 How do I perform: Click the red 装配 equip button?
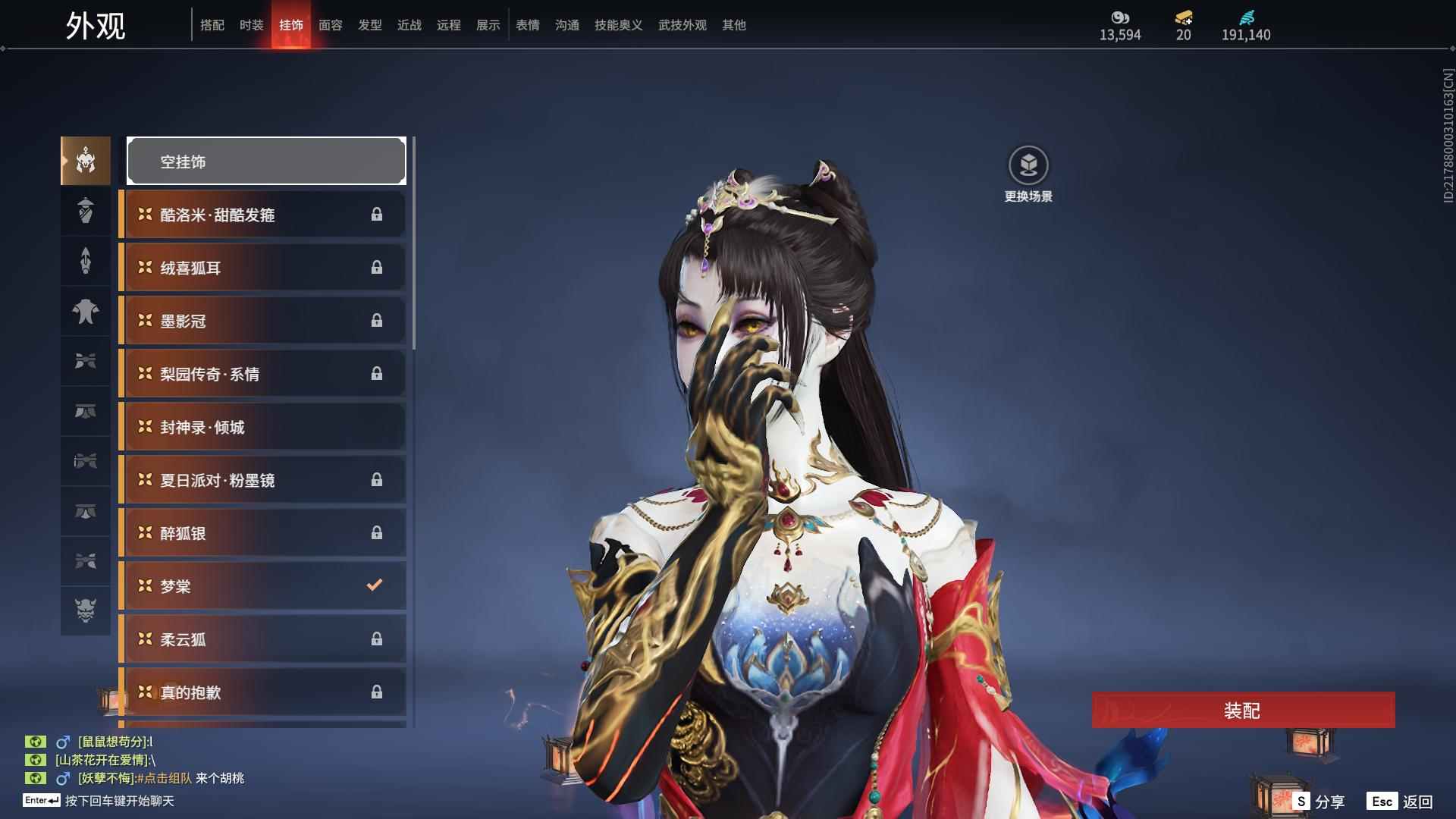tap(1242, 711)
